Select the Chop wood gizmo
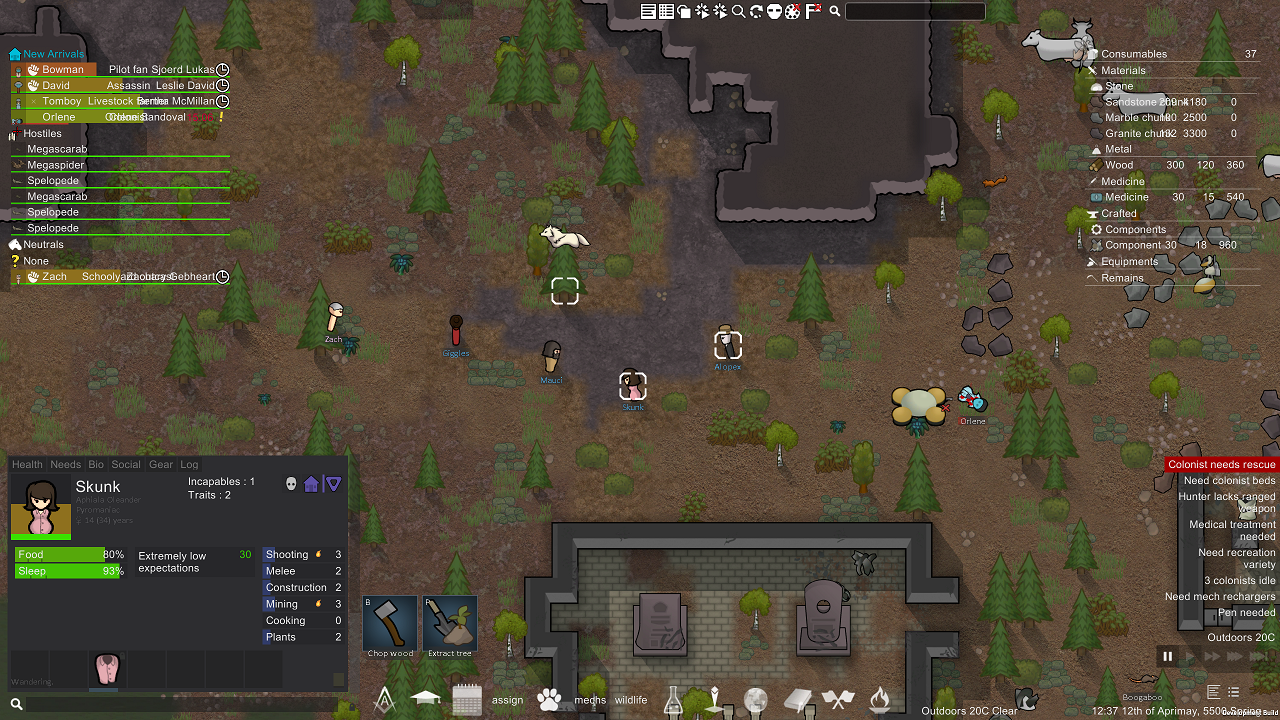 (x=389, y=623)
